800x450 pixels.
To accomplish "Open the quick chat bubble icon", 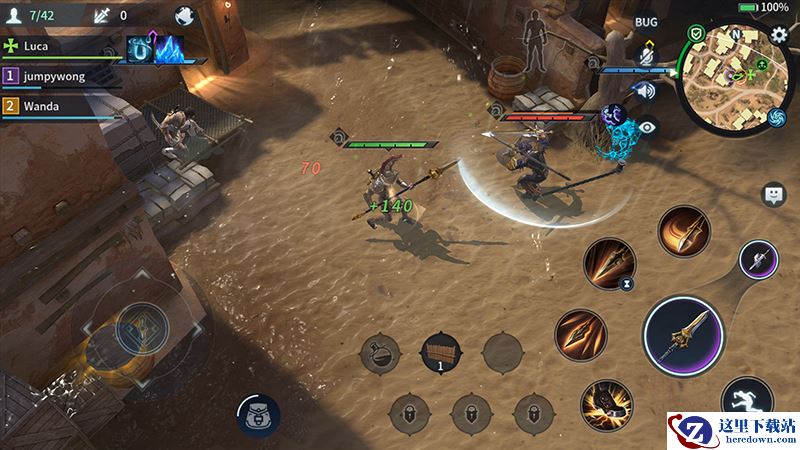I will [x=773, y=195].
